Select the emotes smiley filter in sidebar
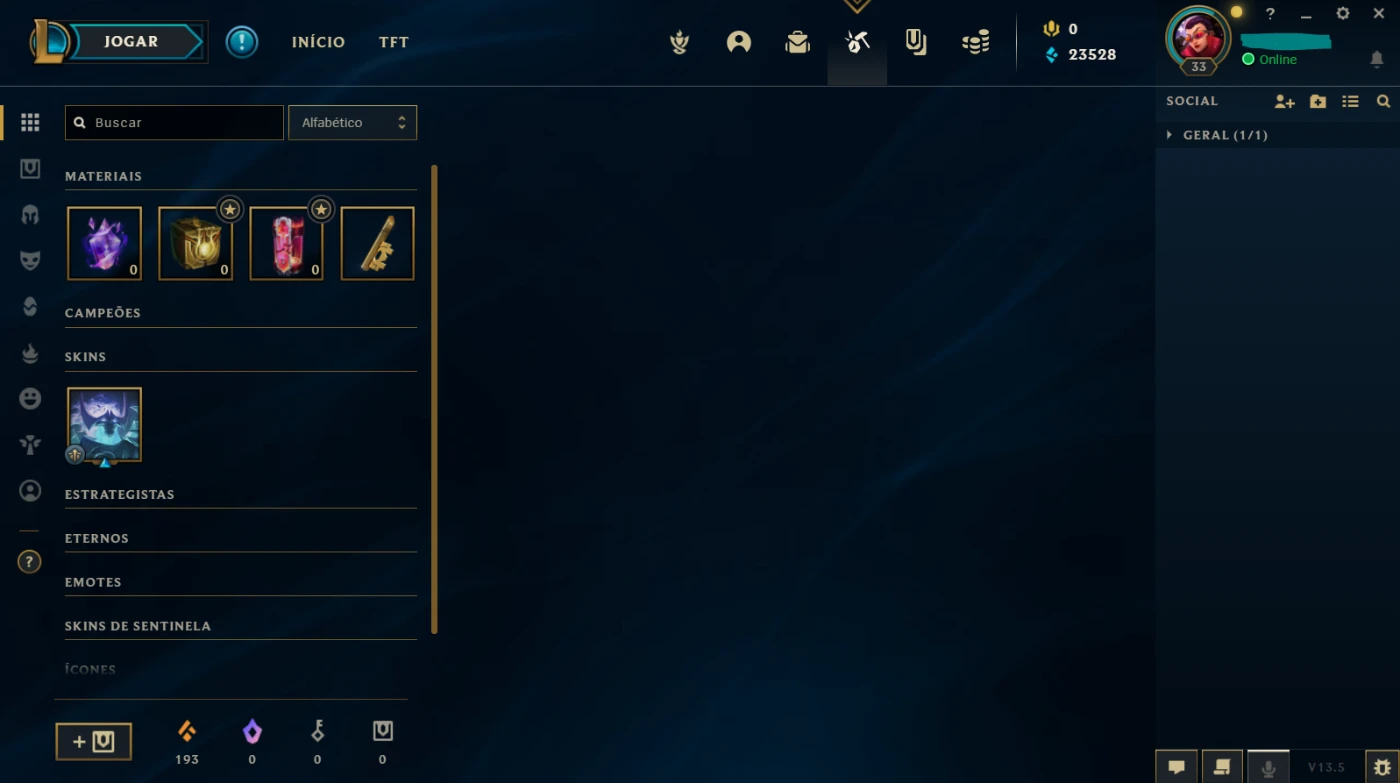Screen dimensions: 1400x783 point(30,398)
